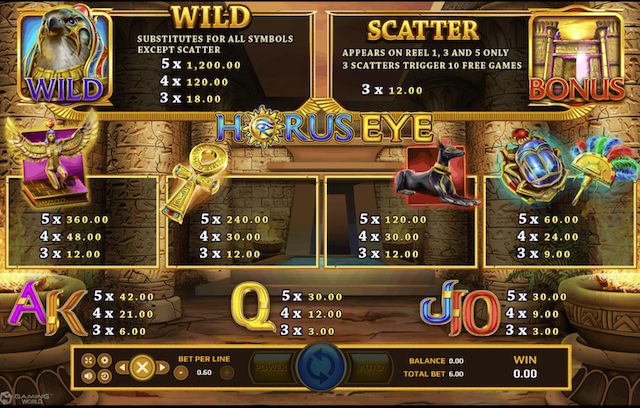The width and height of the screenshot is (640, 408).
Task: Open the settings gear
Action: click(x=104, y=360)
